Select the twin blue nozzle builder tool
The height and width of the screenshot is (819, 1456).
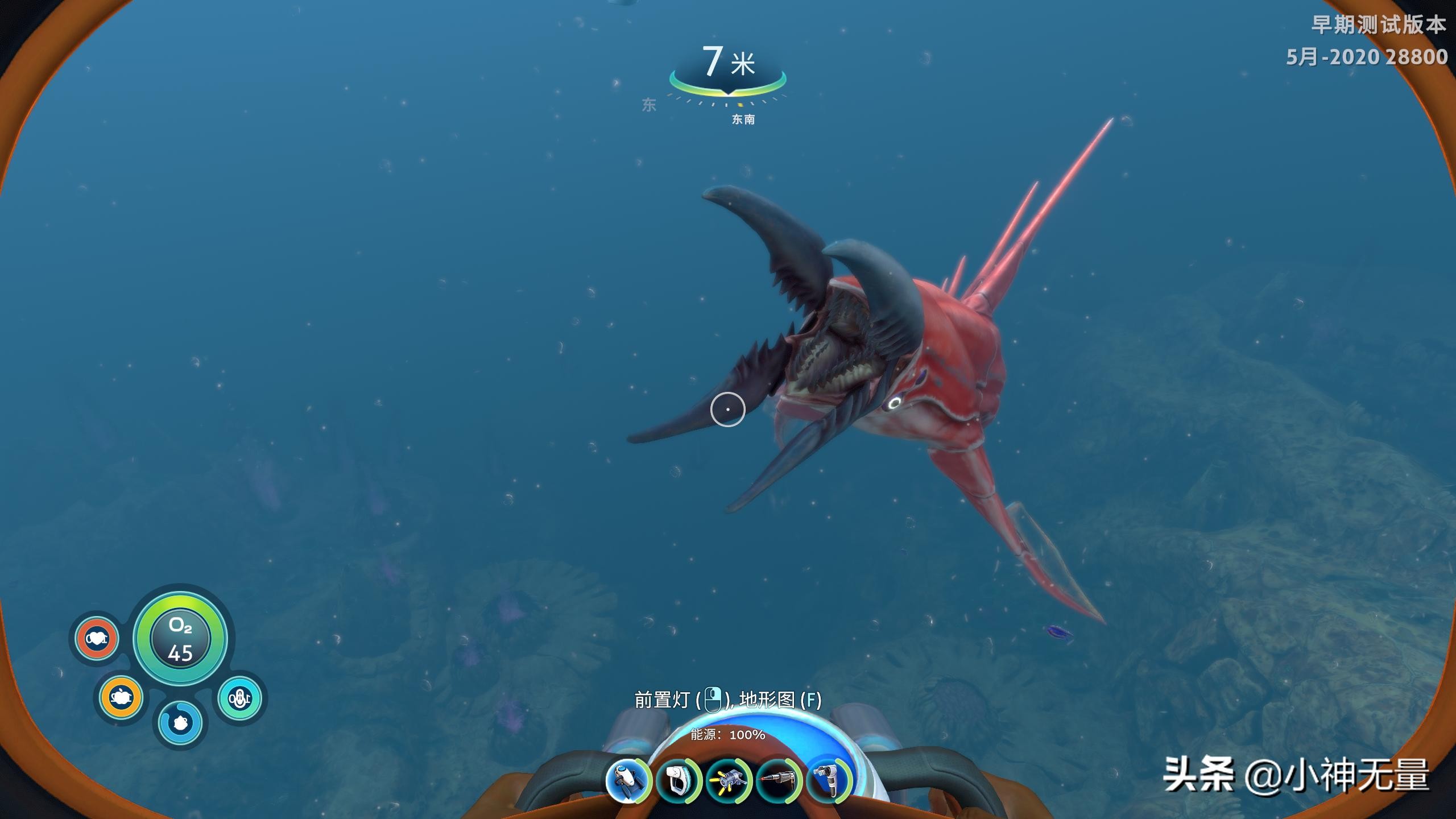click(x=828, y=781)
